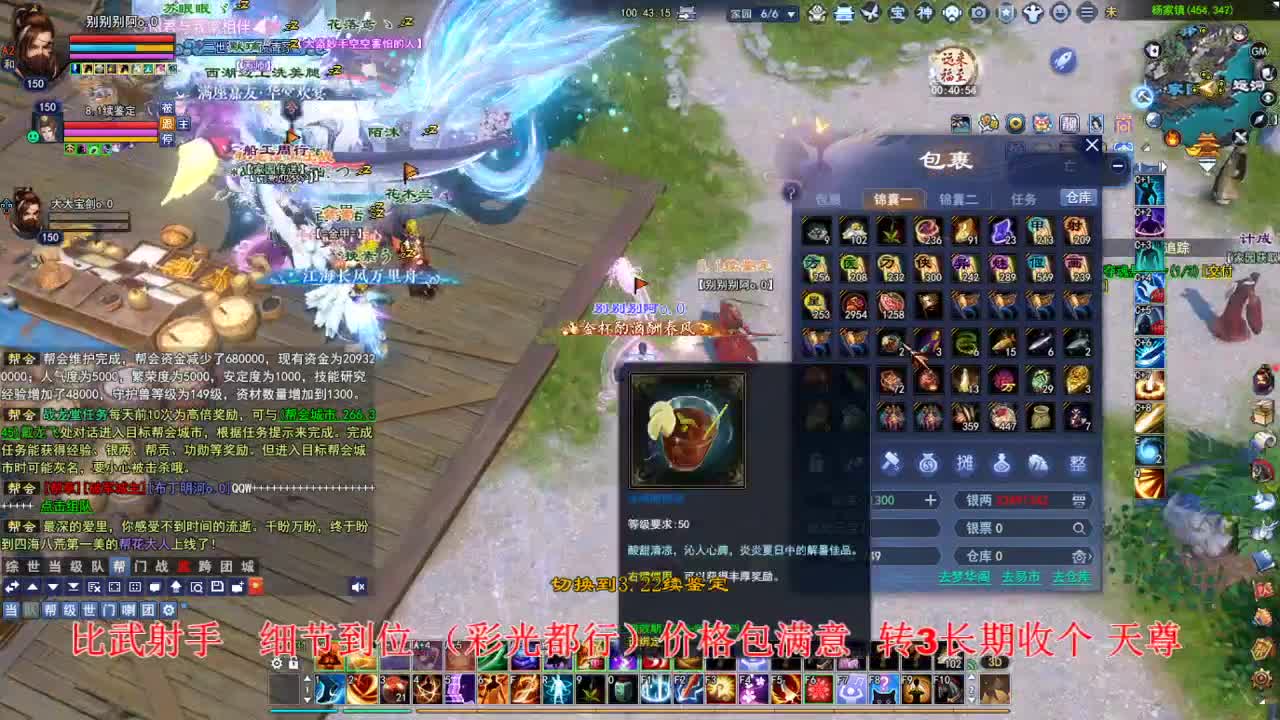This screenshot has width=1280, height=720.
Task: Toggle the 停 stop button near the party portrait
Action: click(166, 139)
